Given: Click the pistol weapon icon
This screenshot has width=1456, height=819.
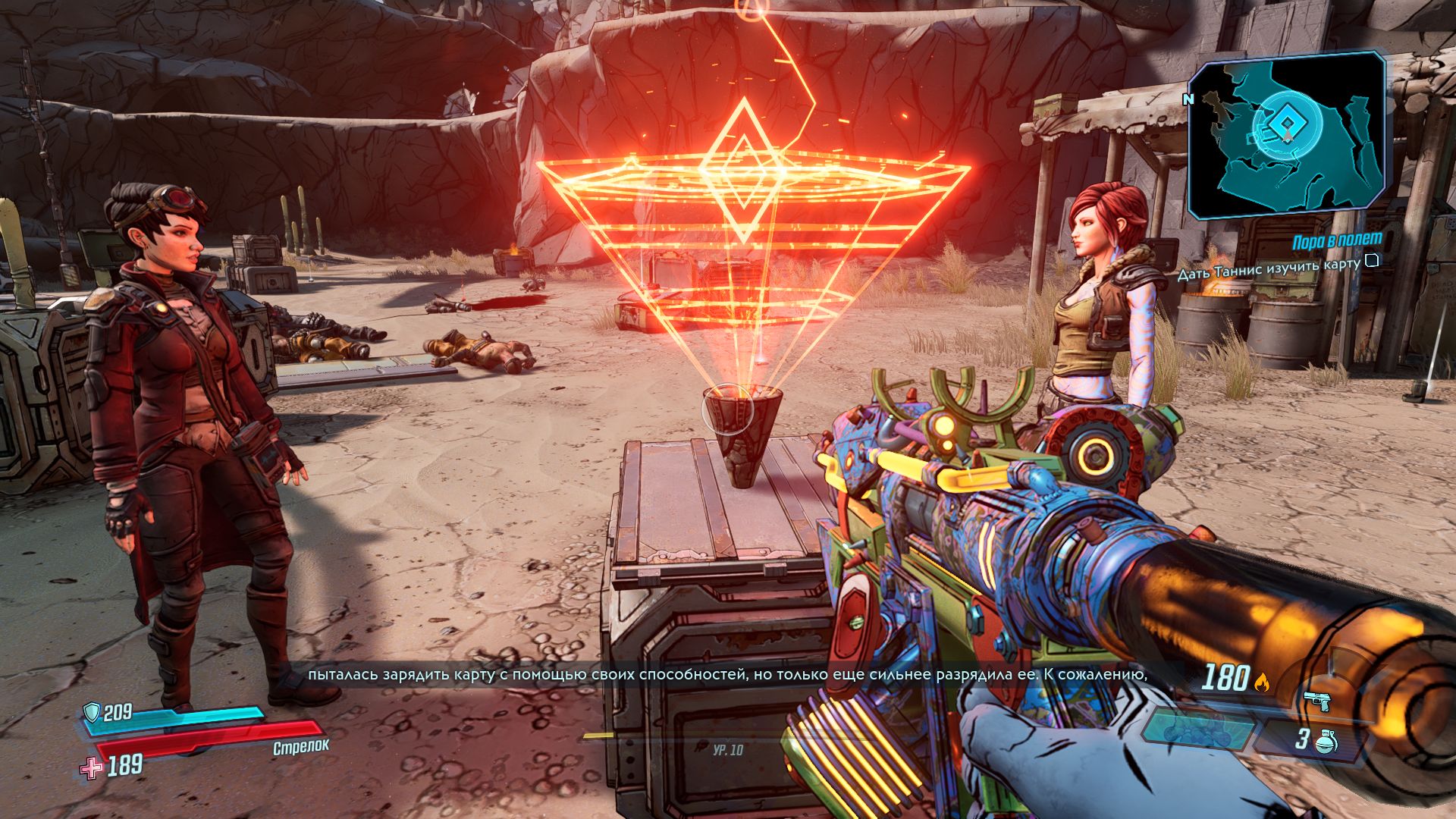Looking at the screenshot, I should [x=1317, y=701].
